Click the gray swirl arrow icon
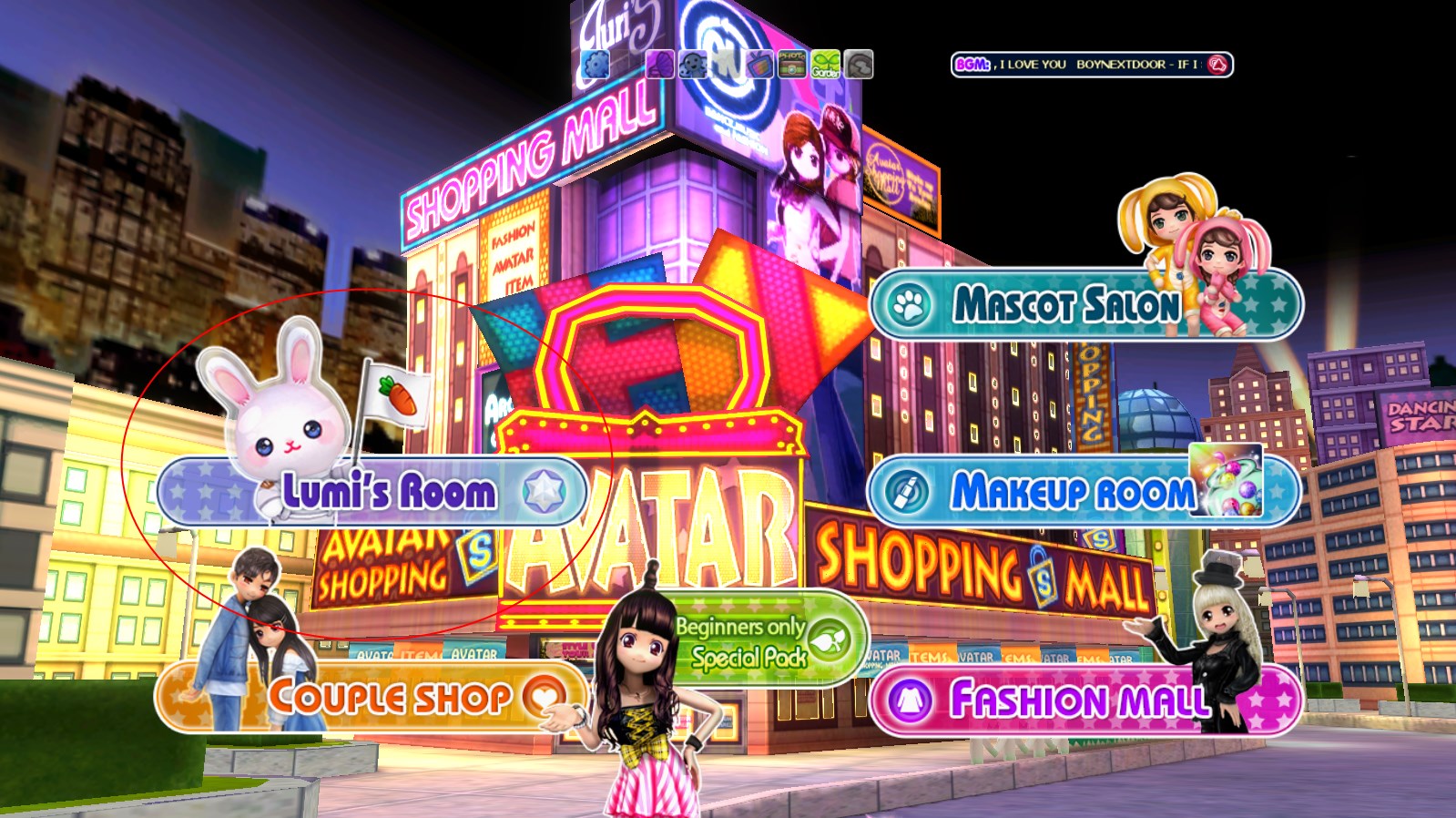This screenshot has width=1456, height=818. click(x=858, y=65)
